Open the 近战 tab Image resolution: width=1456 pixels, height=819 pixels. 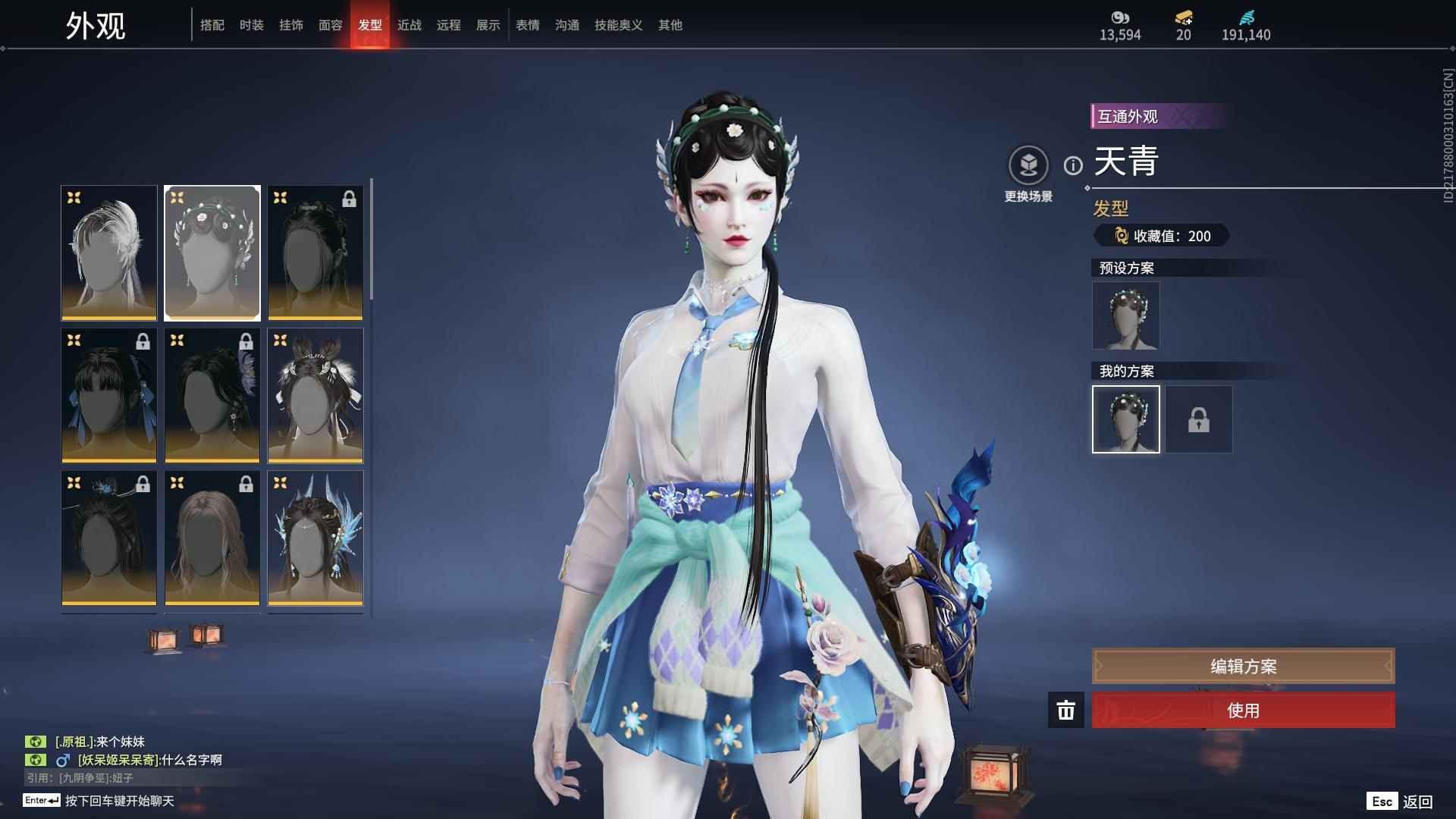(409, 25)
